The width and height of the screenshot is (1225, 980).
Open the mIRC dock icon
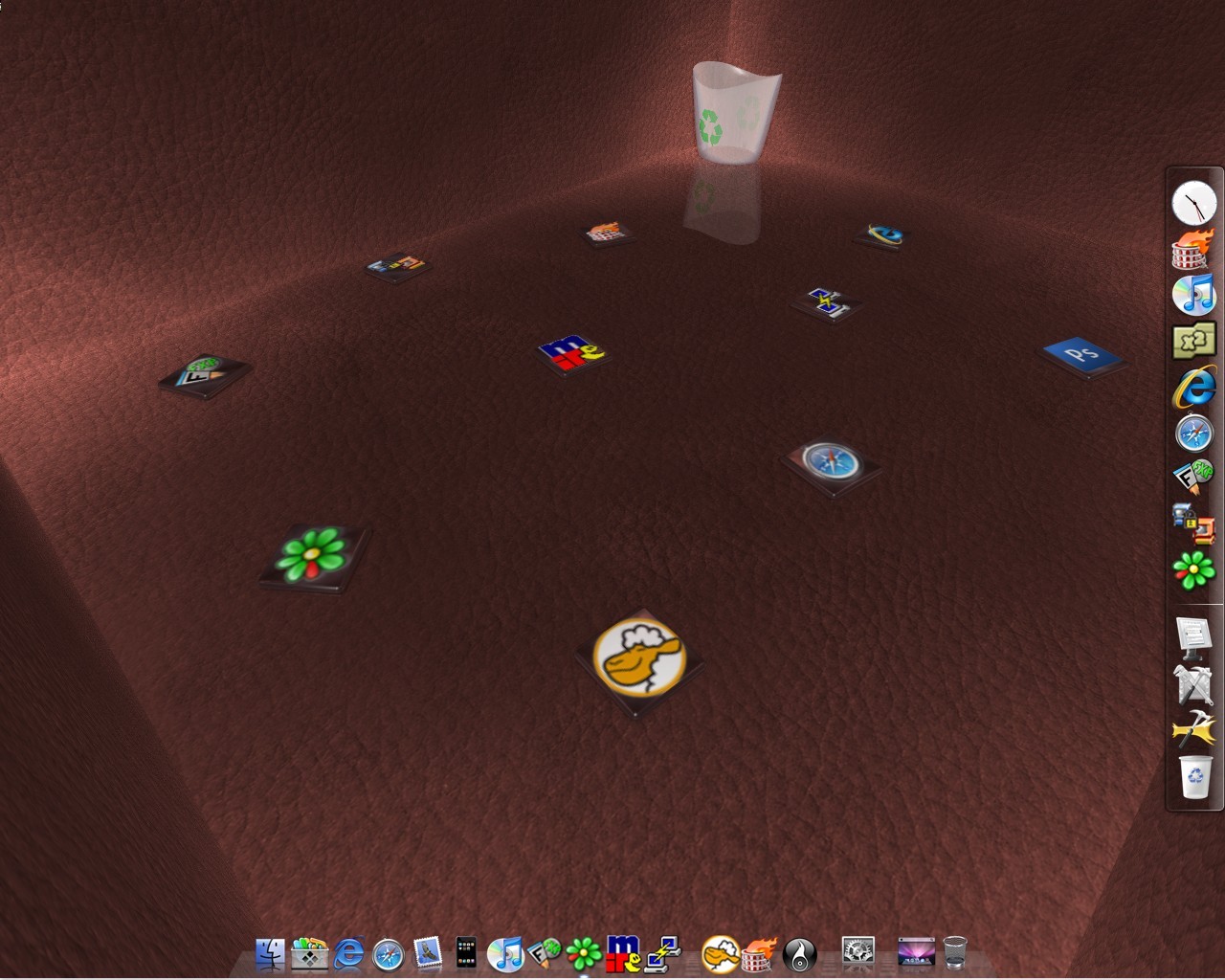tap(623, 953)
